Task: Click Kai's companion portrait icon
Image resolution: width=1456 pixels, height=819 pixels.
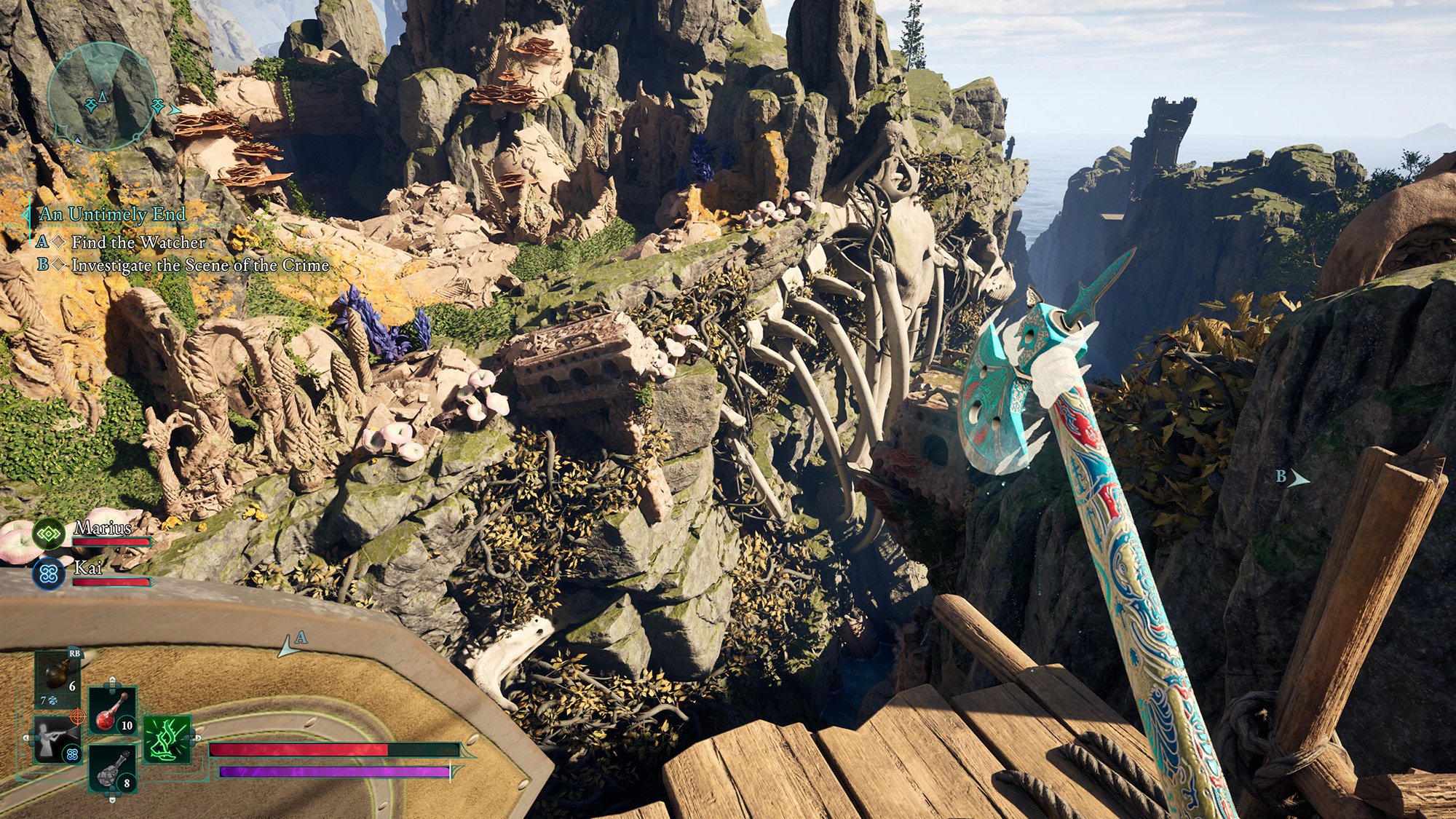Action: [49, 574]
